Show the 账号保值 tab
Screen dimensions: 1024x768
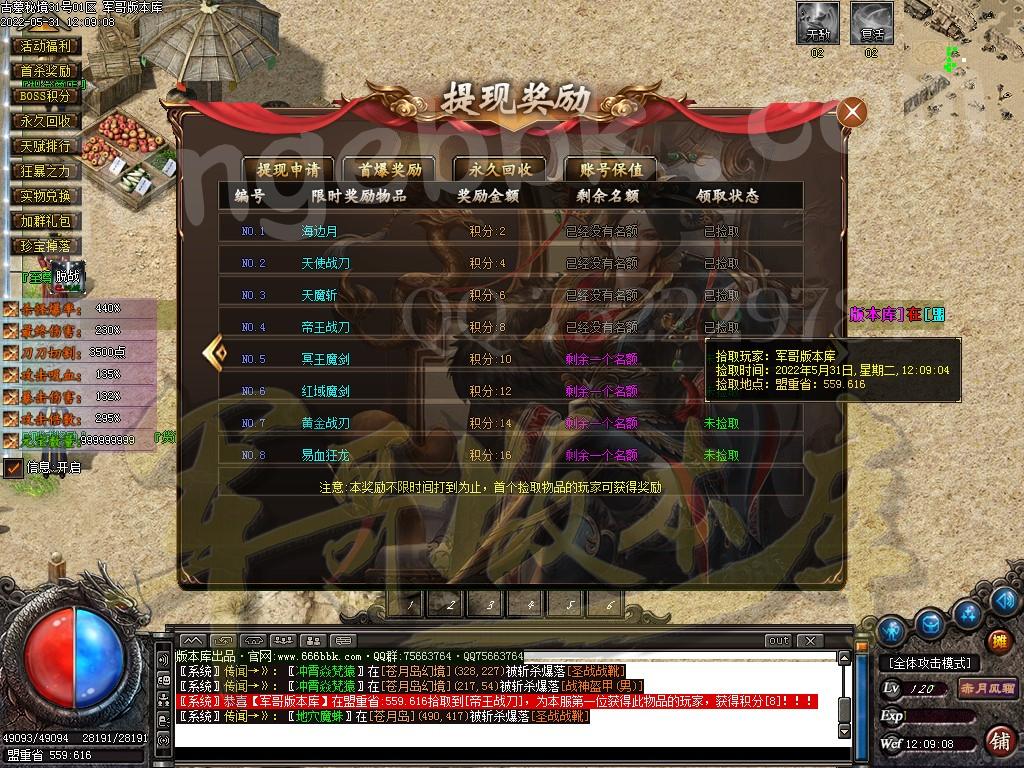tap(611, 169)
